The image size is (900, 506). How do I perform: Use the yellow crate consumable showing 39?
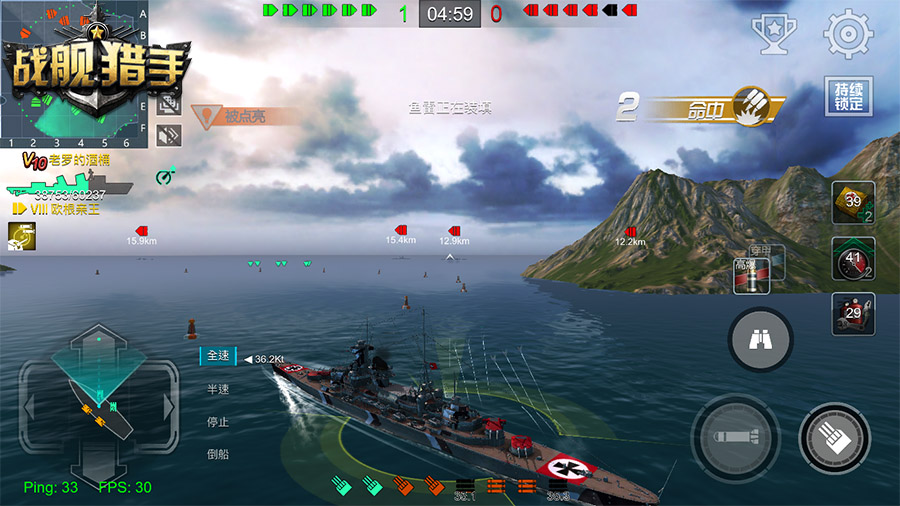point(853,202)
